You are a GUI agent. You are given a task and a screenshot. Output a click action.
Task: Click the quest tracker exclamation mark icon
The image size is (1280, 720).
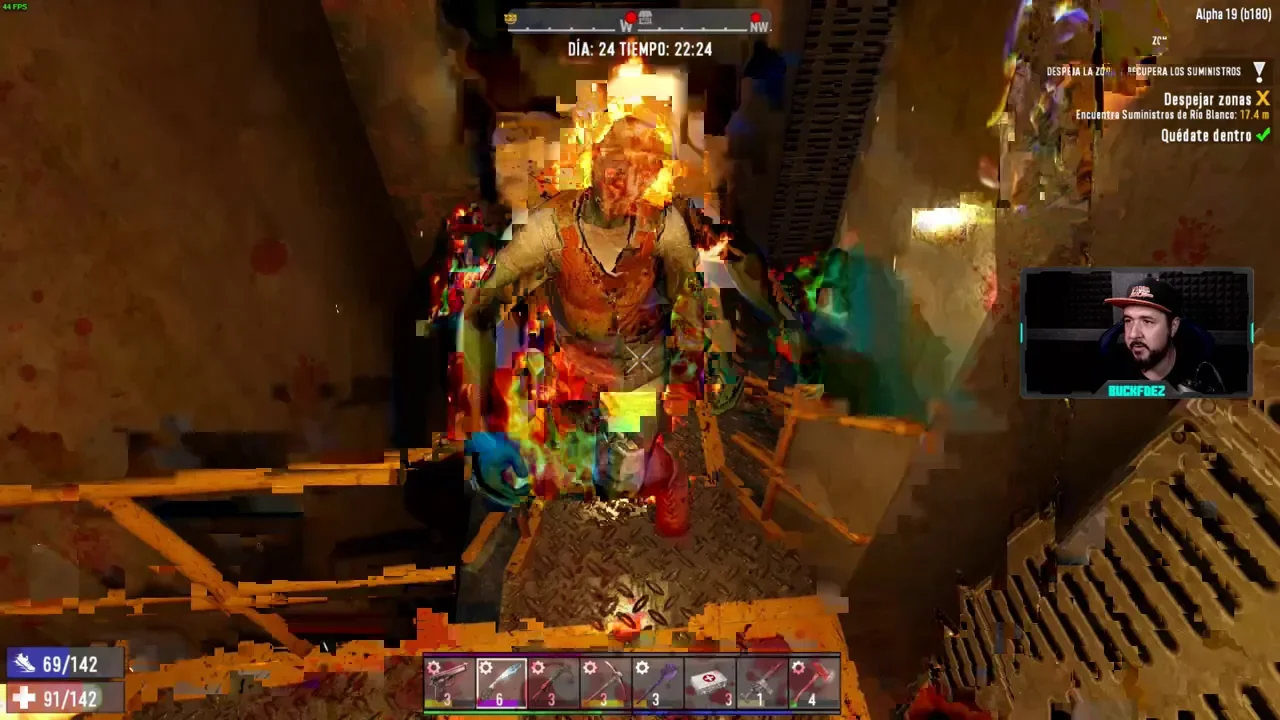[1259, 71]
